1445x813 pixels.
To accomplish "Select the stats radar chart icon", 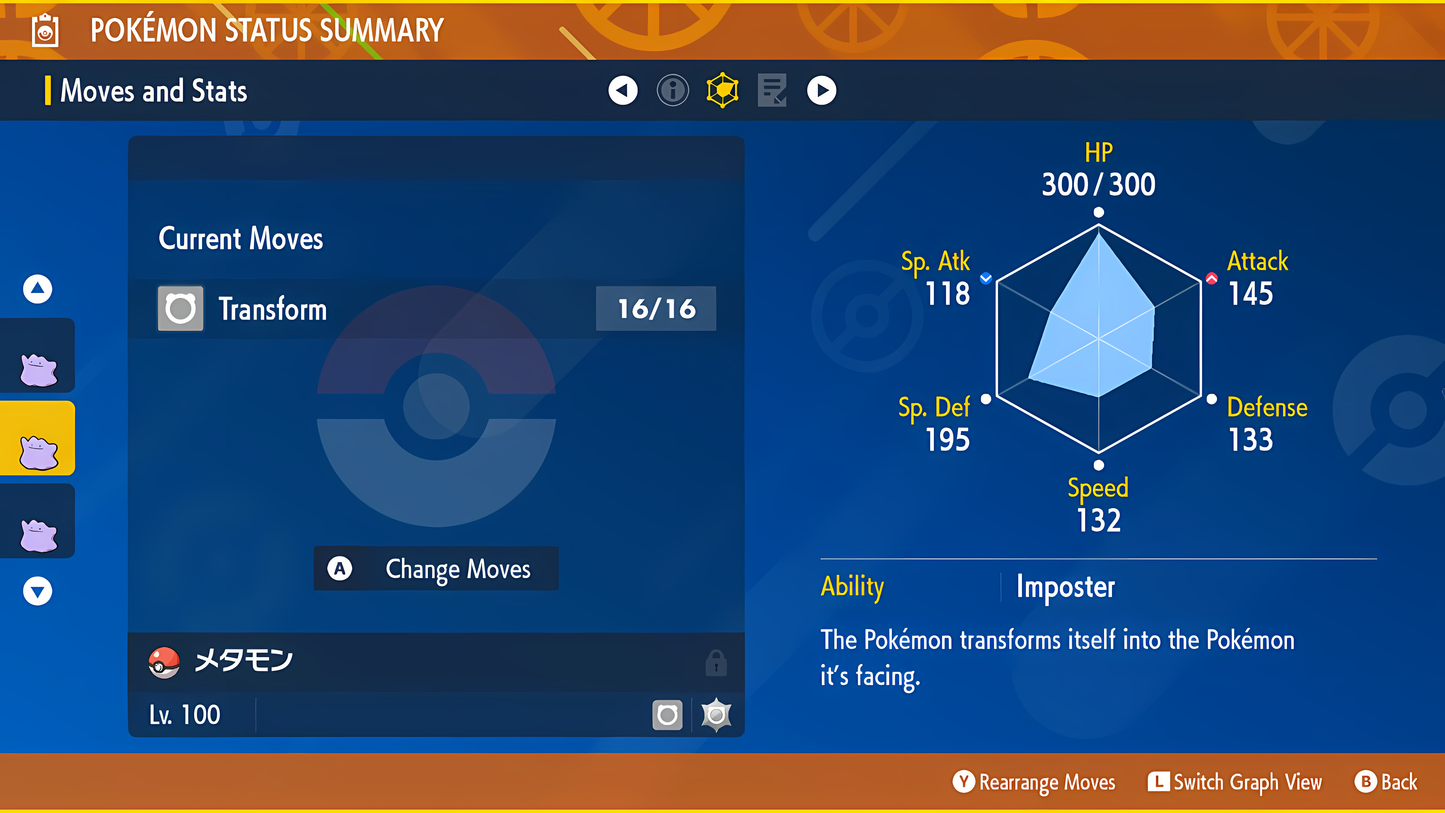I will coord(722,90).
